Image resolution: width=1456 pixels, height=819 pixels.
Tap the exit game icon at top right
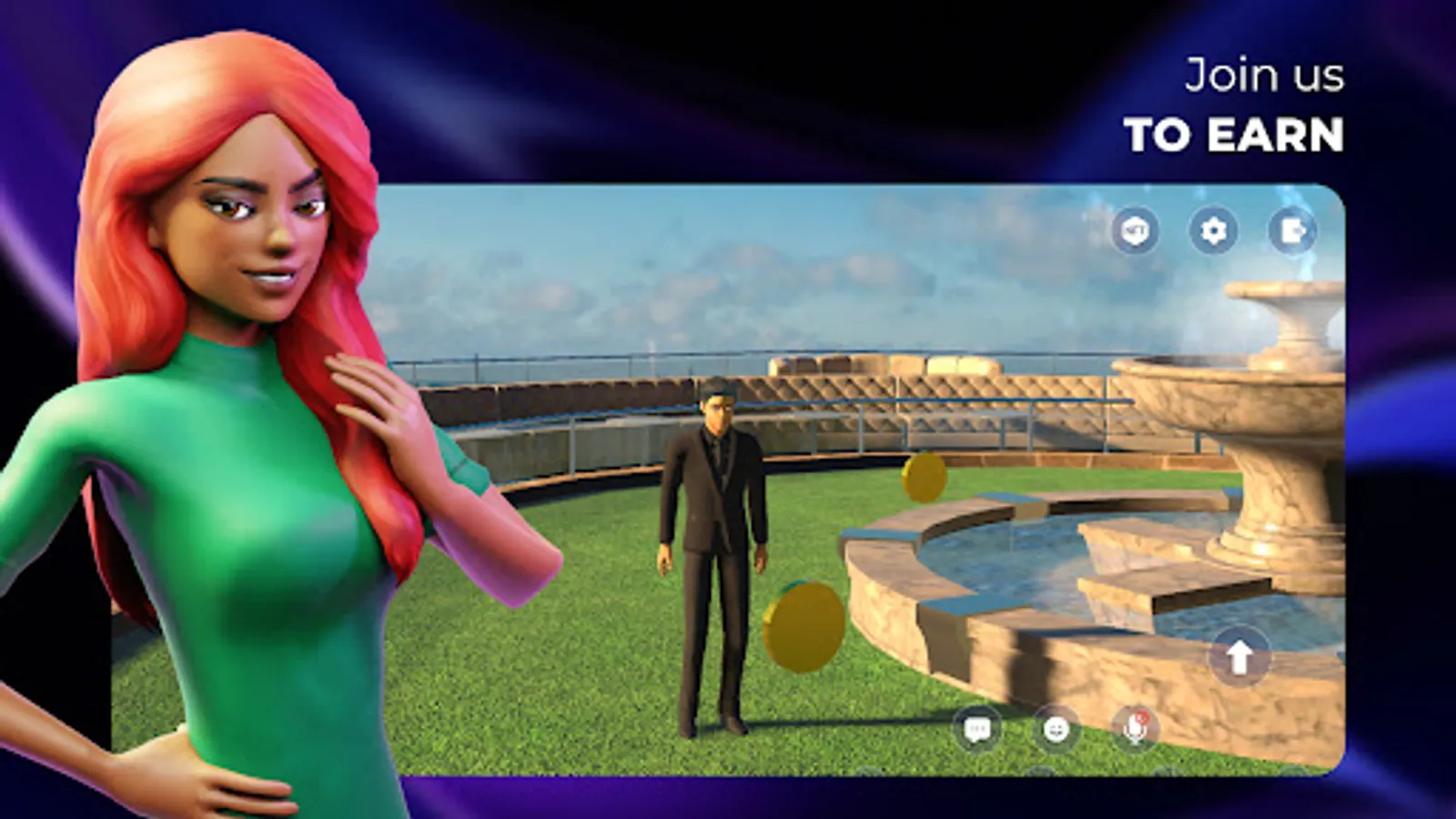(1291, 232)
